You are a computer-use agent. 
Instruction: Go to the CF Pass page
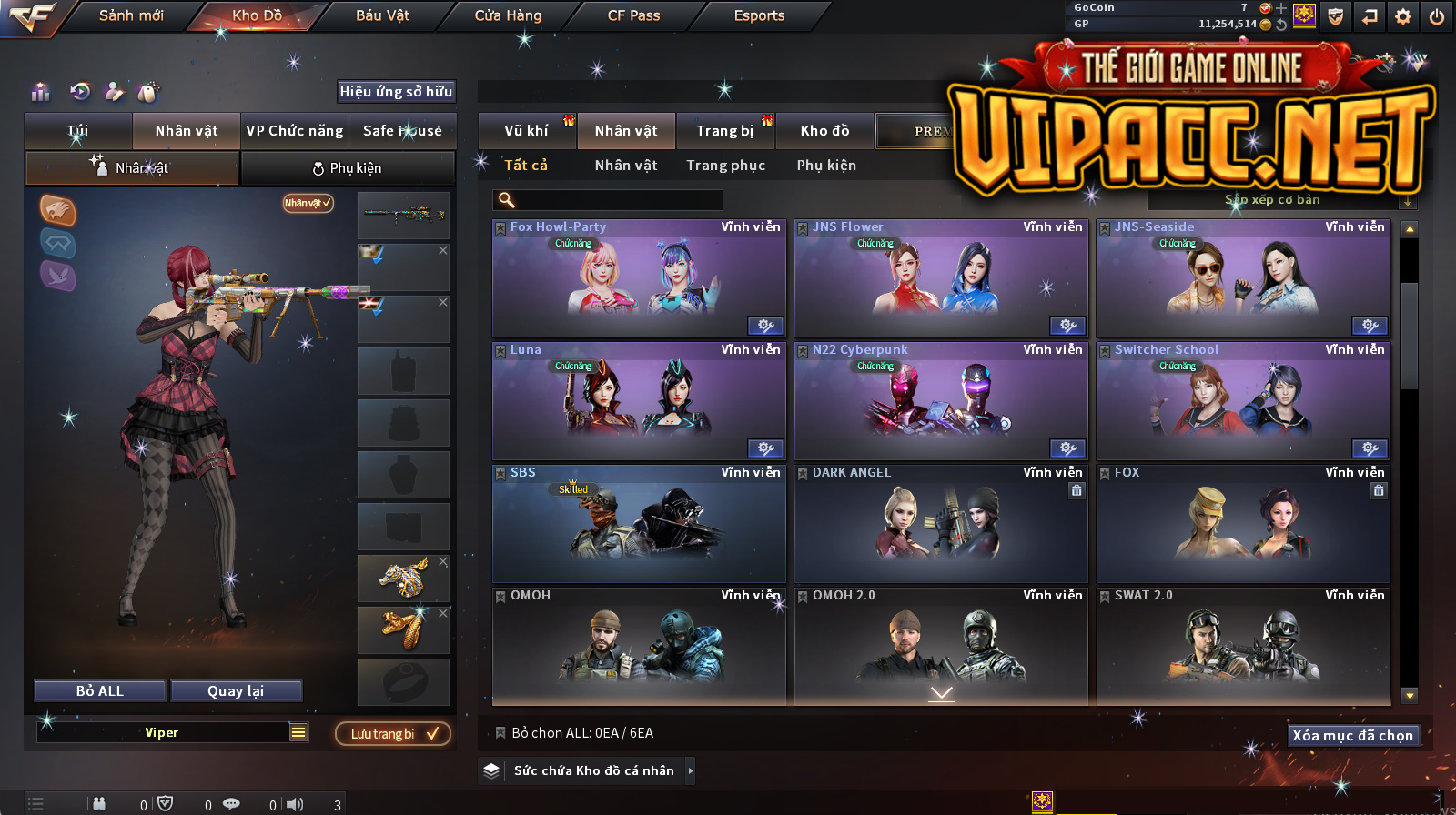point(633,15)
